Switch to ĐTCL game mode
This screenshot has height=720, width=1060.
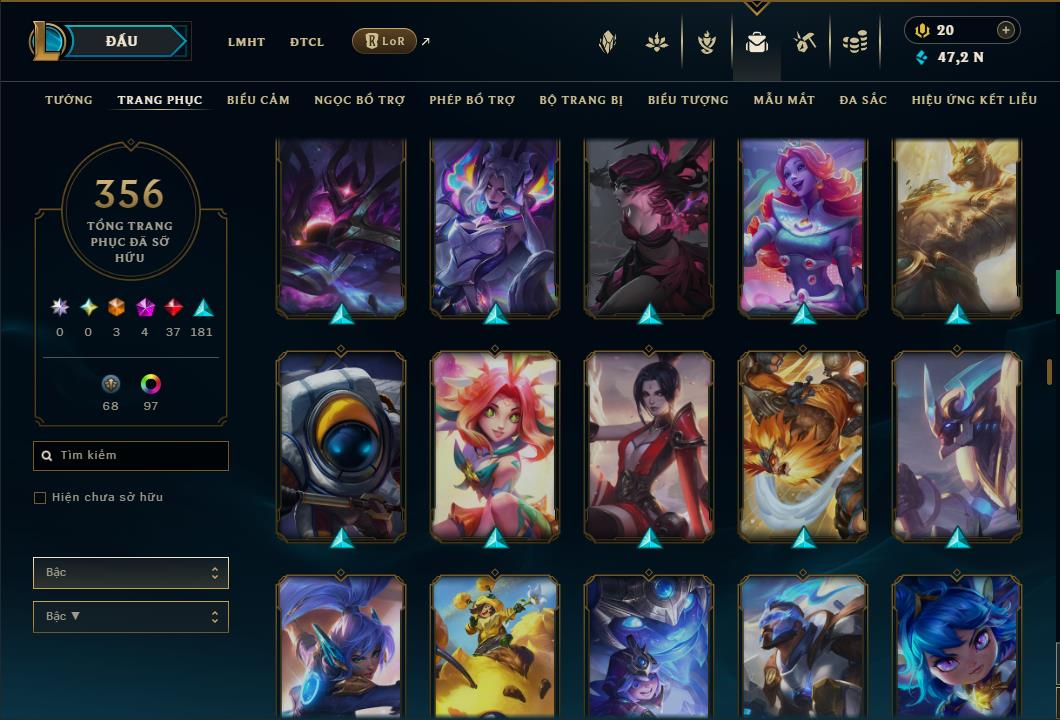(307, 42)
